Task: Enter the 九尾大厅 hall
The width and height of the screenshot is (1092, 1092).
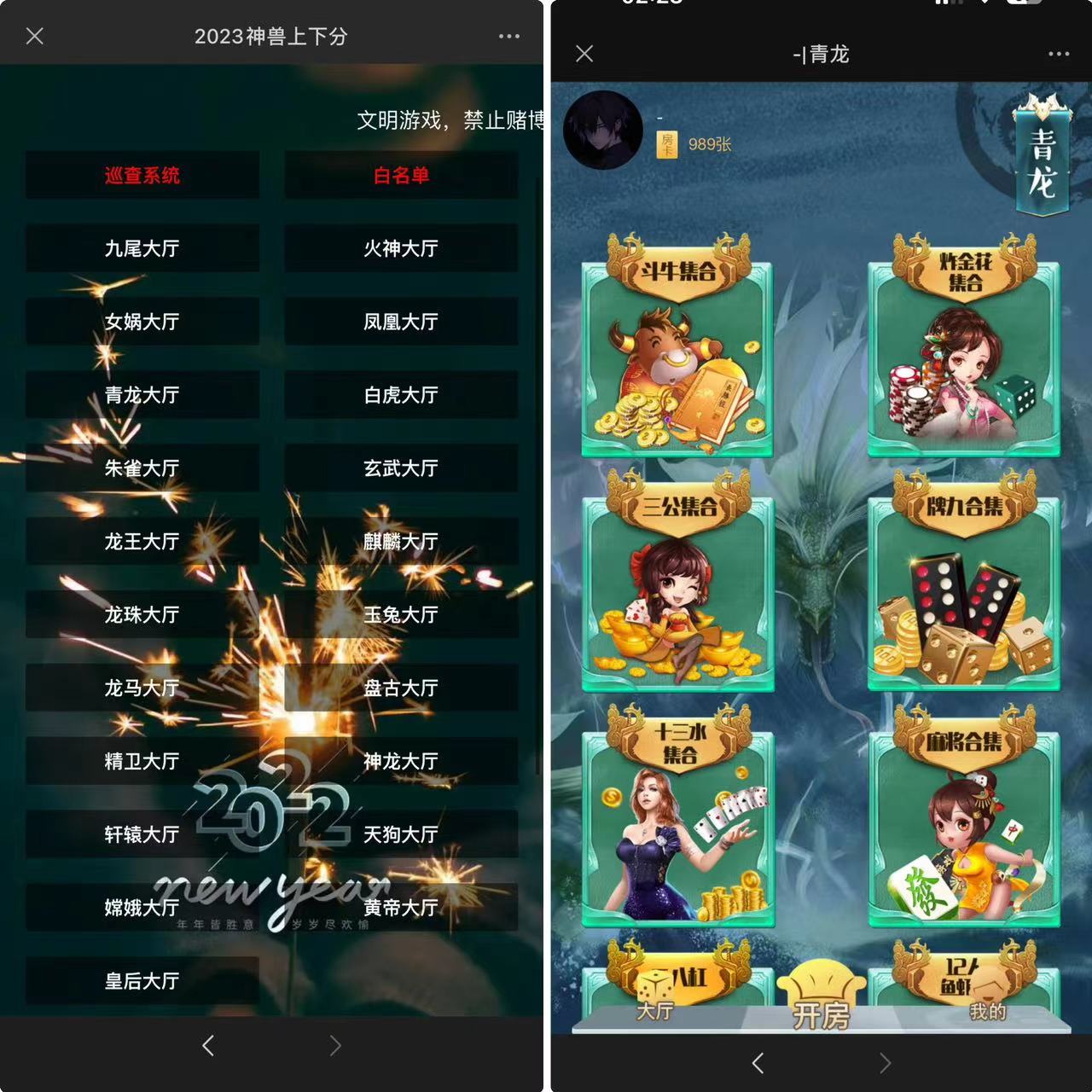Action: [x=142, y=248]
